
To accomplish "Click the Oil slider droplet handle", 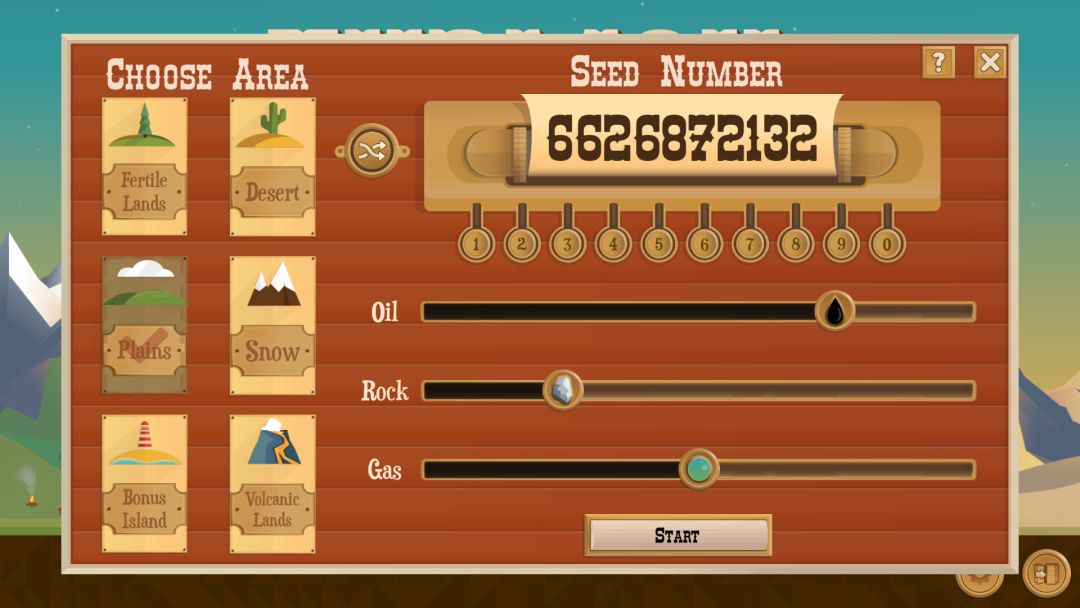I will point(834,311).
